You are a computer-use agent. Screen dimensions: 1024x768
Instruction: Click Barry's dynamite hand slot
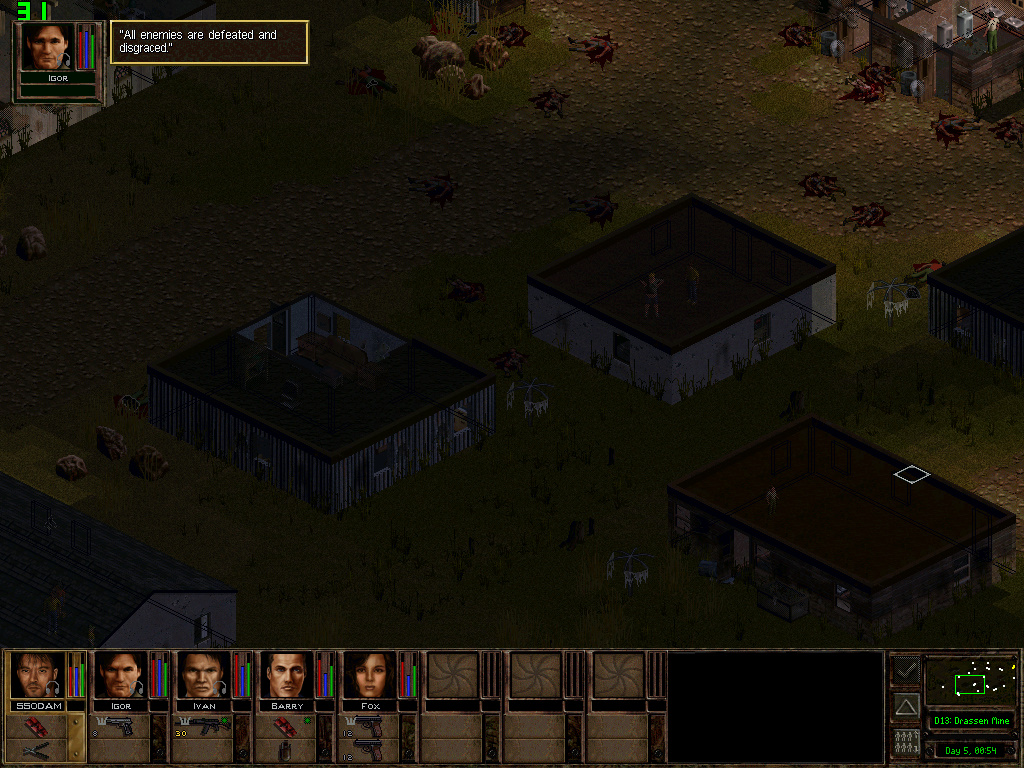click(x=286, y=725)
